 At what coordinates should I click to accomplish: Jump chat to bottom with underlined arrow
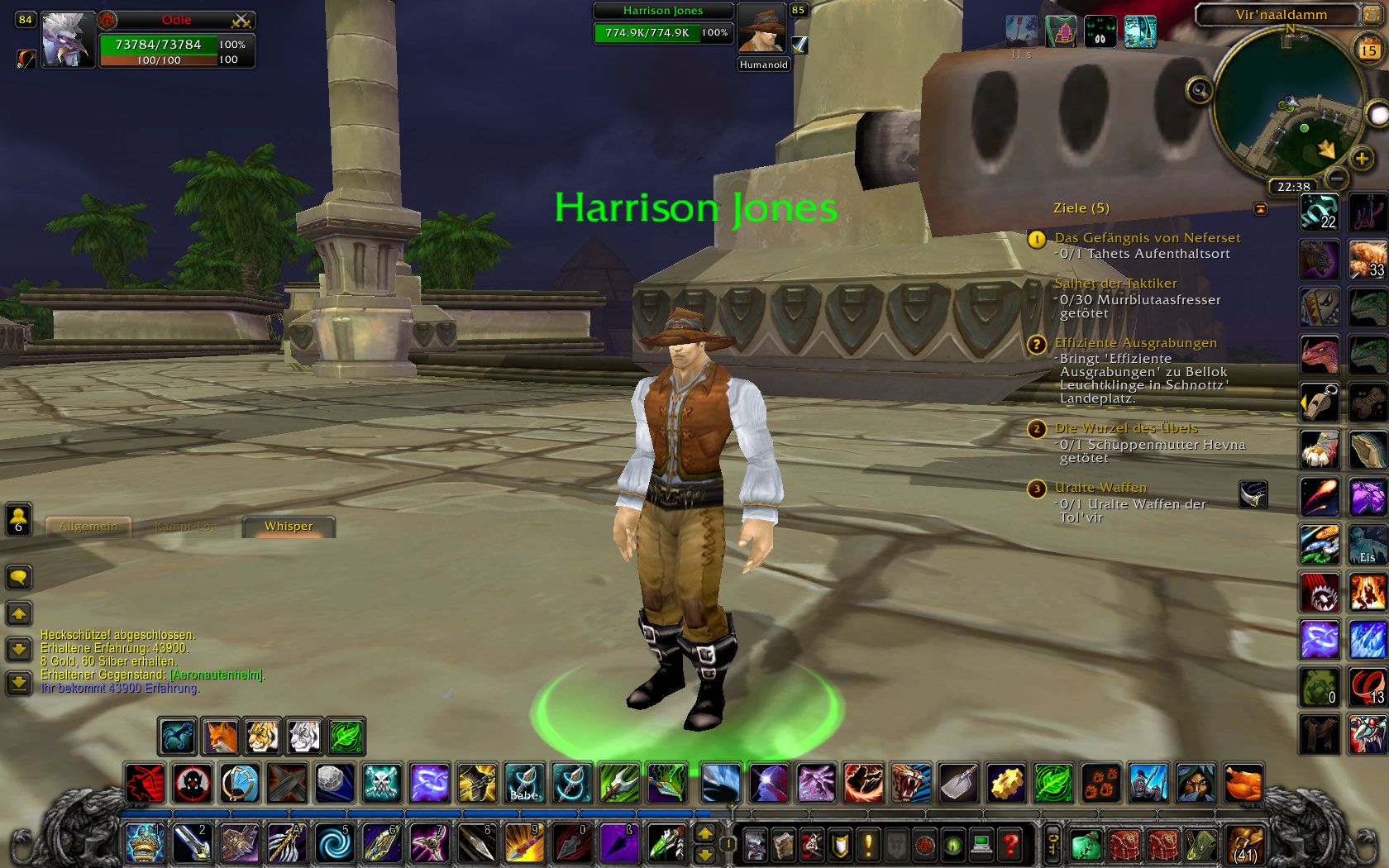18,683
